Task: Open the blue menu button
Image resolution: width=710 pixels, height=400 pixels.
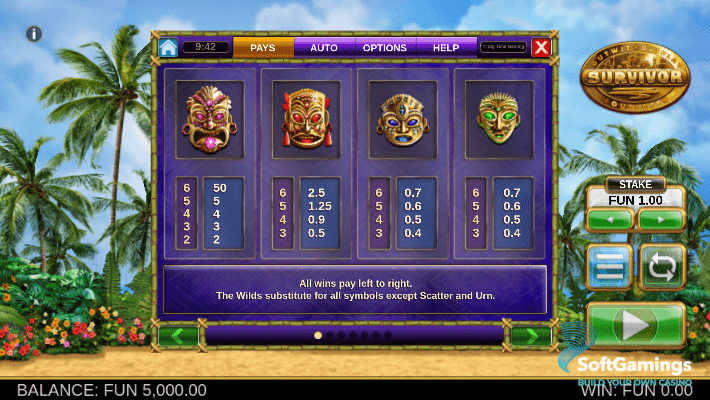Action: pyautogui.click(x=610, y=267)
